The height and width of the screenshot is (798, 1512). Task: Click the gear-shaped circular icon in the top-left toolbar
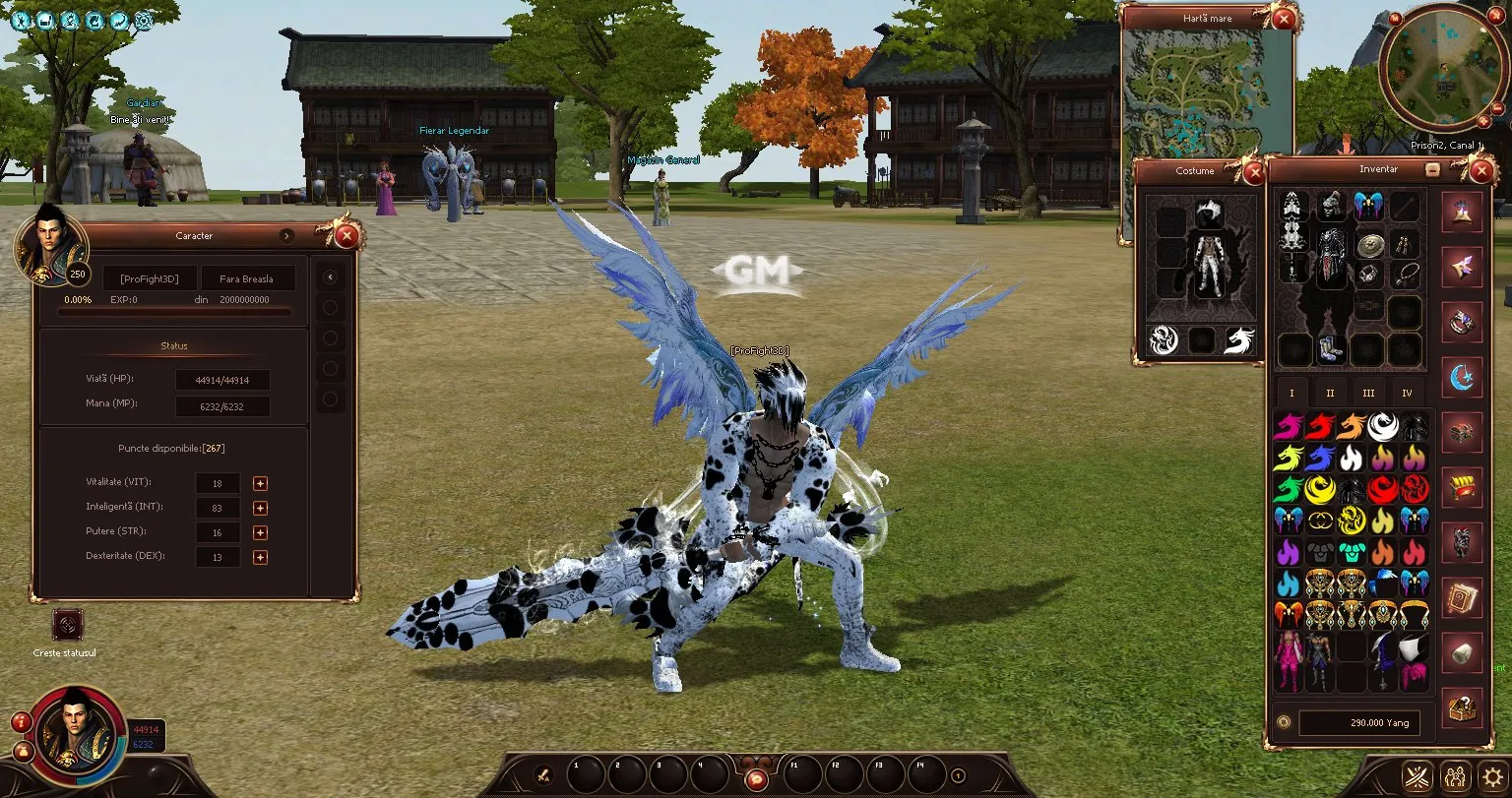(x=143, y=21)
